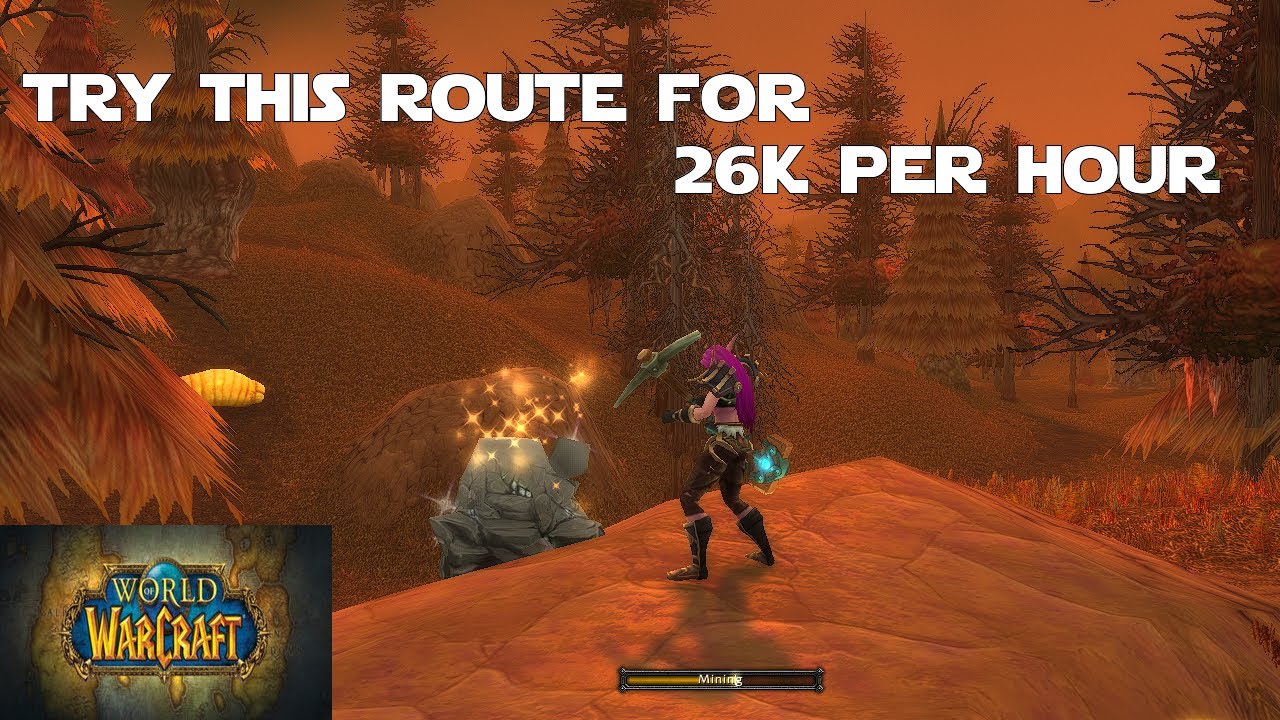The width and height of the screenshot is (1280, 720).
Task: Toggle the Mining cast bar visibility
Action: [720, 678]
